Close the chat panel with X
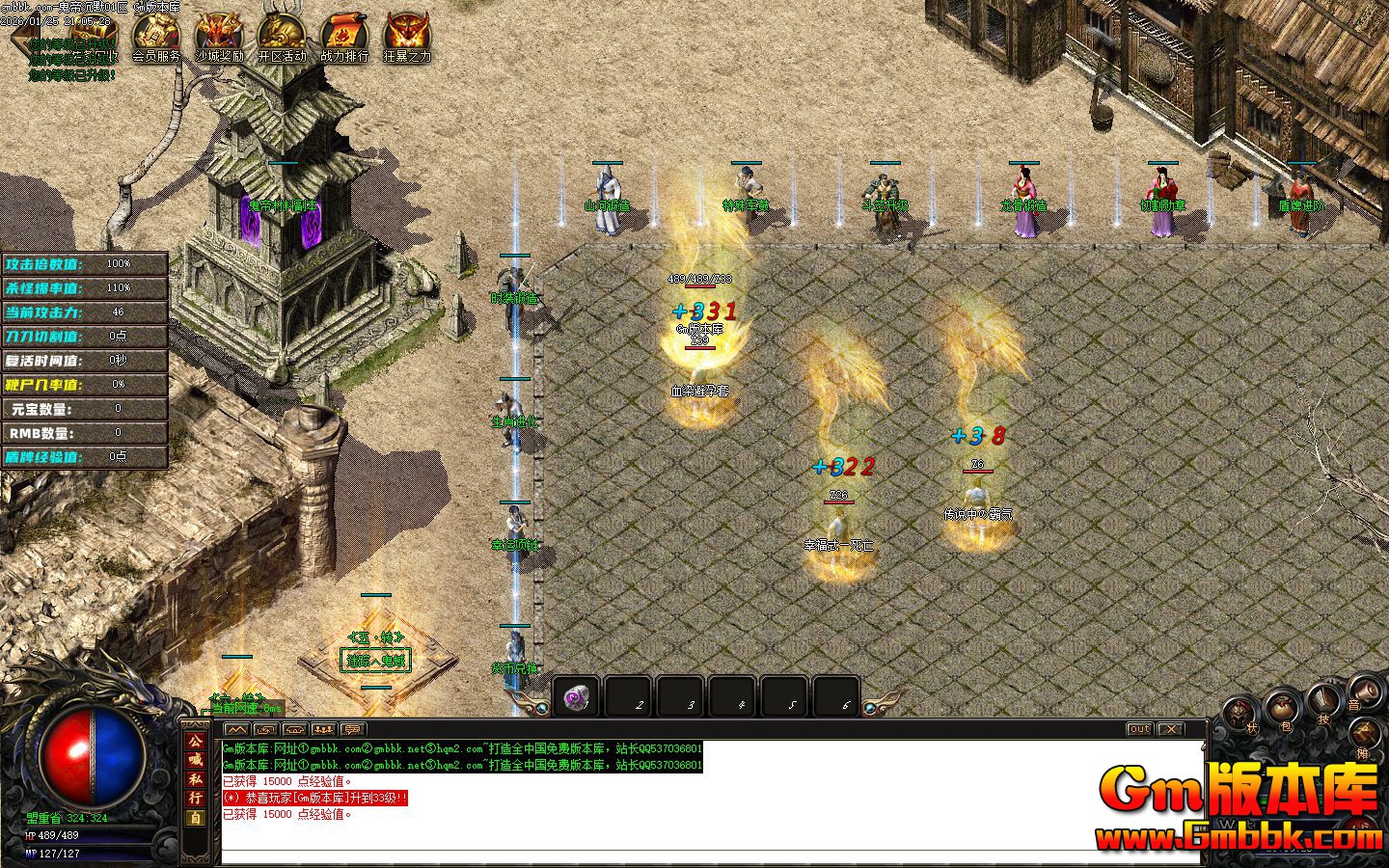Screen dimensions: 1389x868 tap(1170, 729)
